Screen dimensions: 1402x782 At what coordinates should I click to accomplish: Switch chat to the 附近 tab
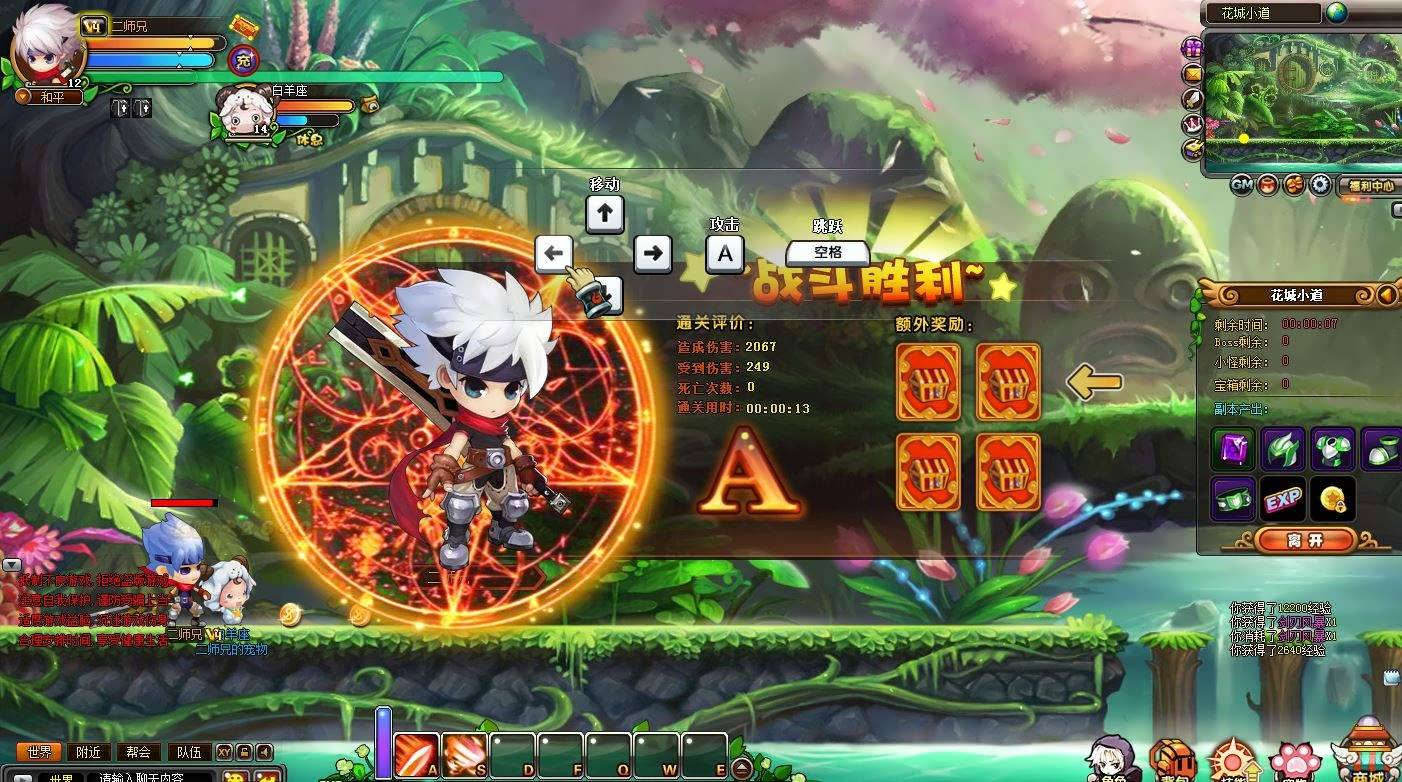(89, 752)
